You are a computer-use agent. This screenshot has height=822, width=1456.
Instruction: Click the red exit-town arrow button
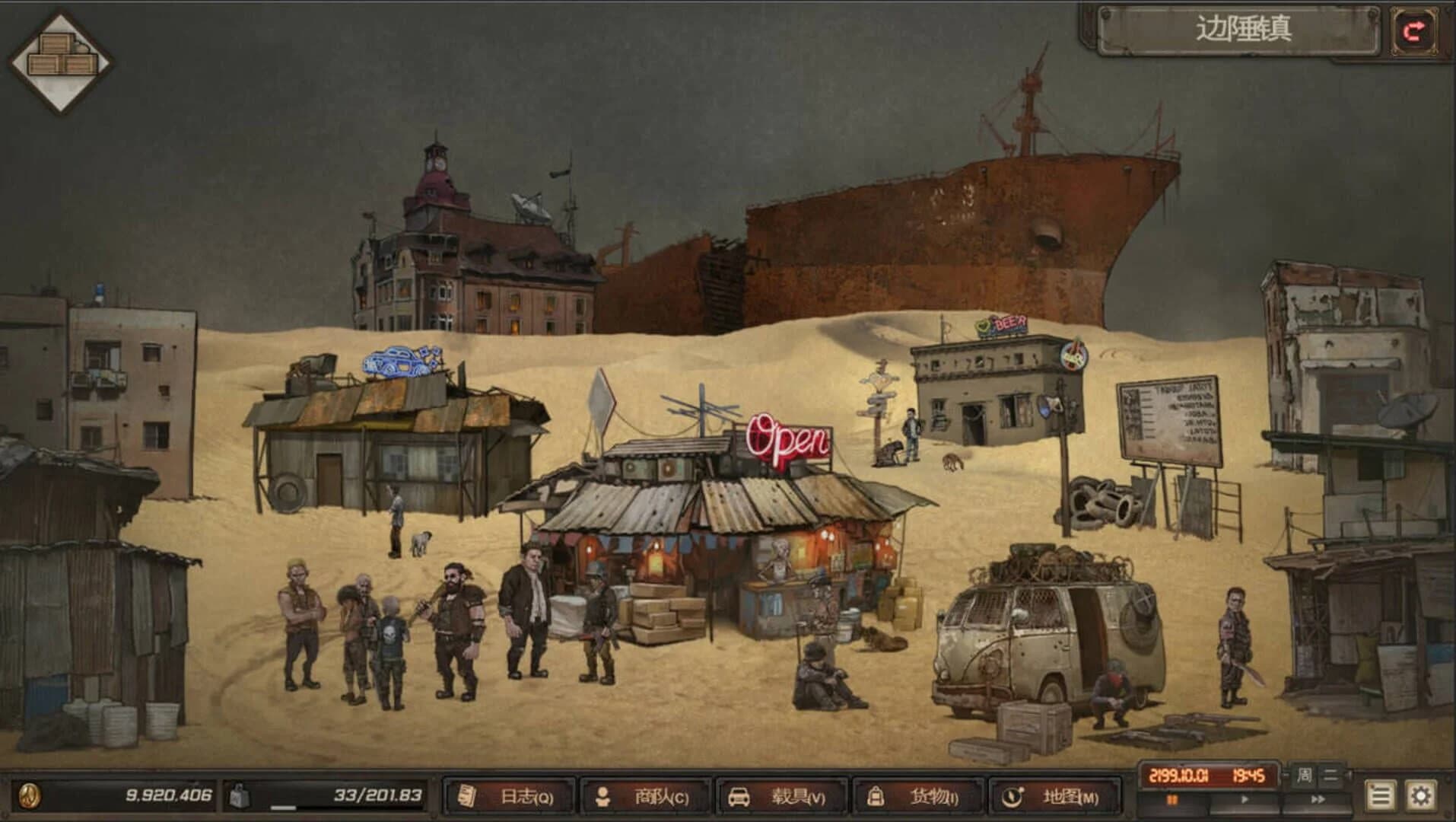[x=1416, y=29]
